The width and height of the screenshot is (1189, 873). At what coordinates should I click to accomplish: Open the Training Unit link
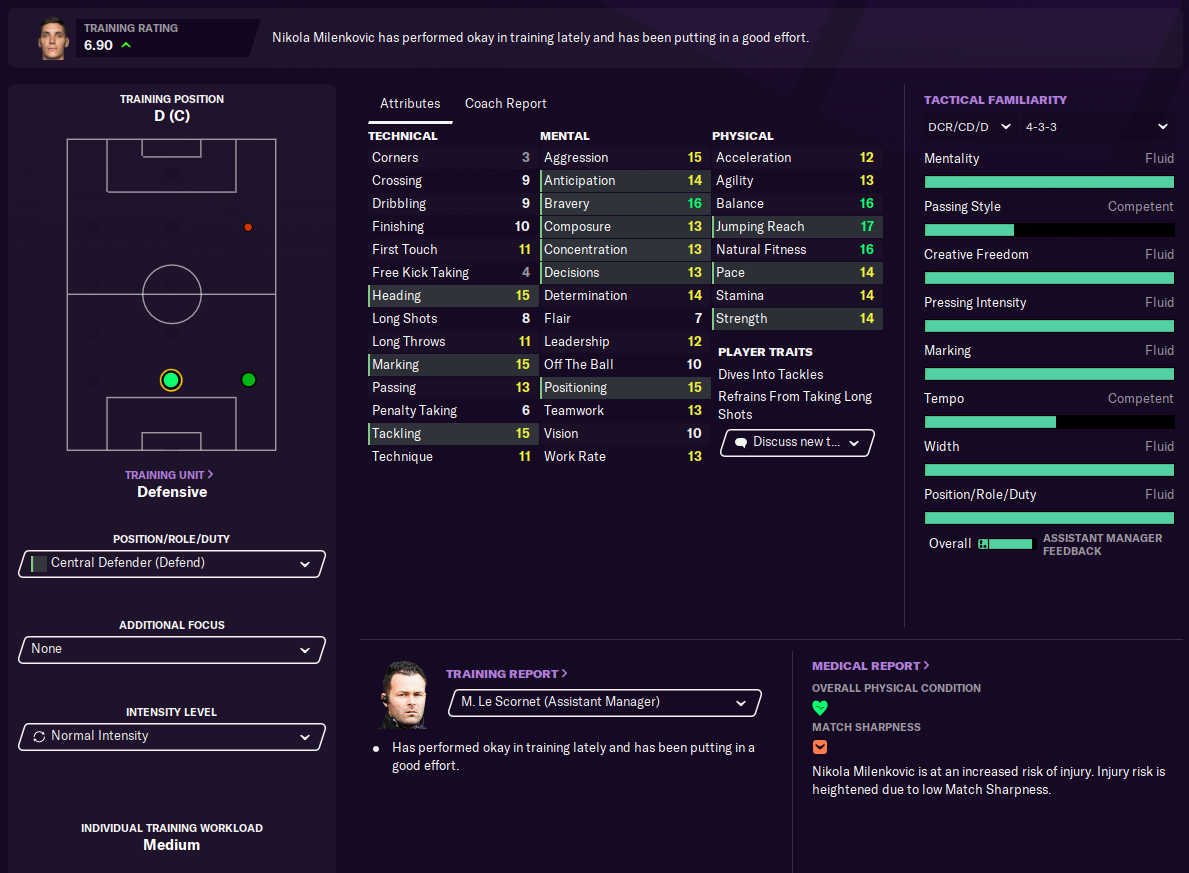point(169,475)
